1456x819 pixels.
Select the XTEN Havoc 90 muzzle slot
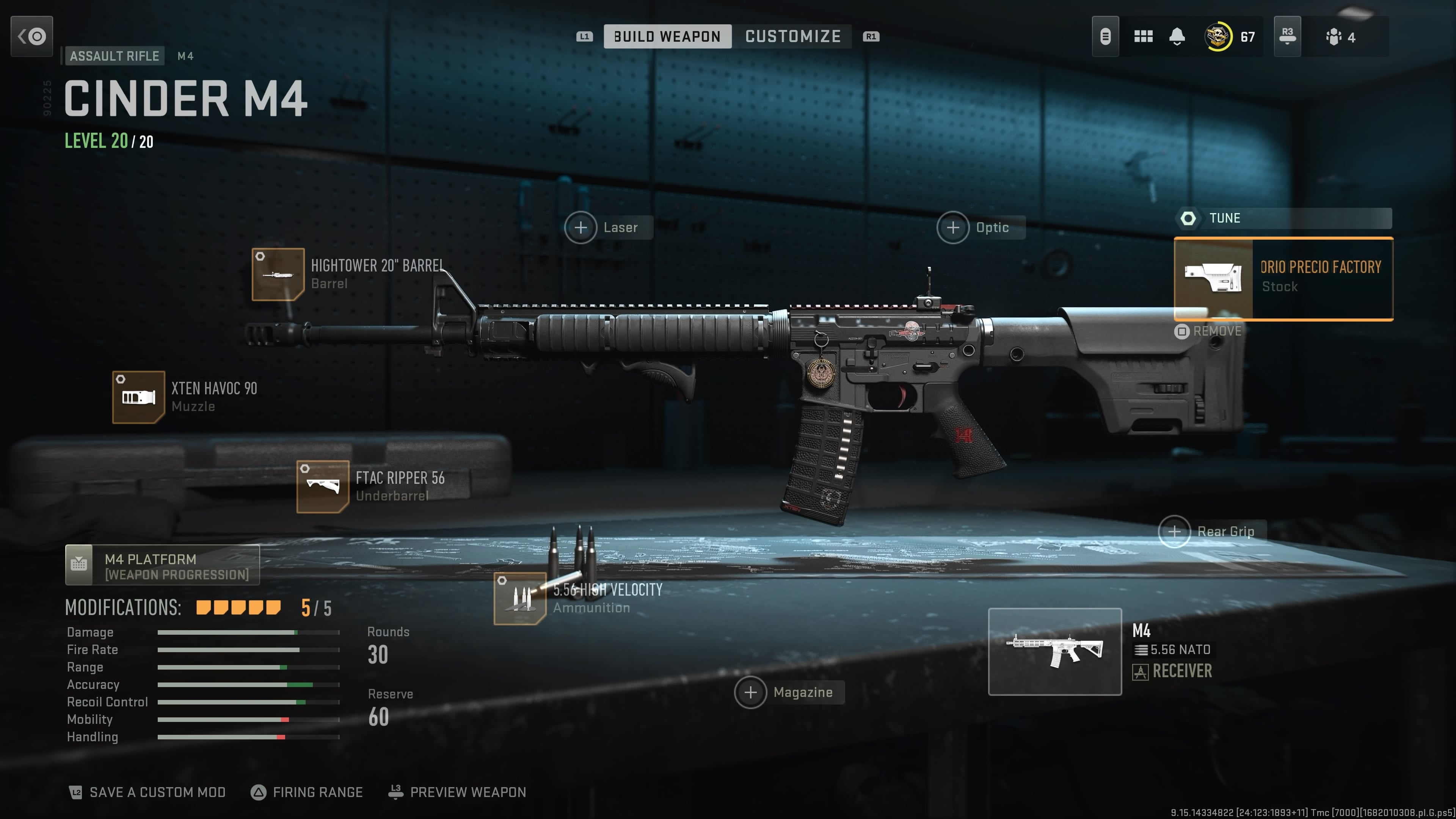click(138, 397)
